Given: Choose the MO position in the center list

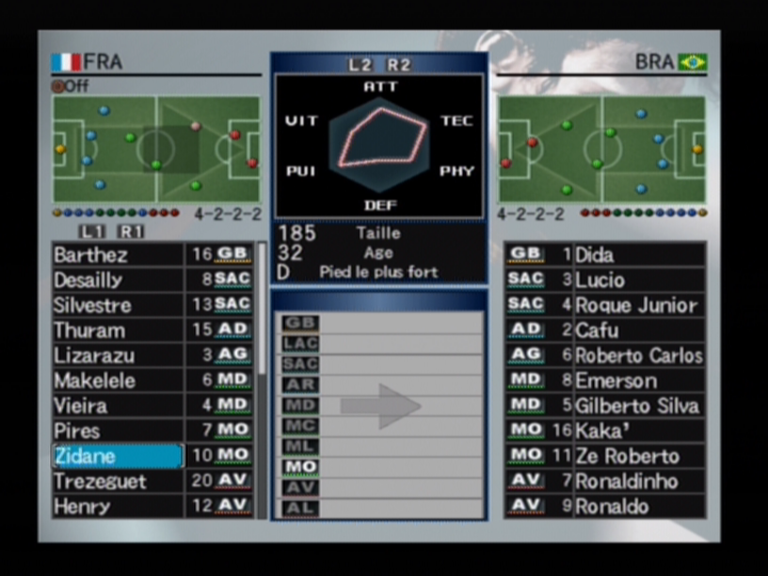Looking at the screenshot, I should tap(301, 466).
